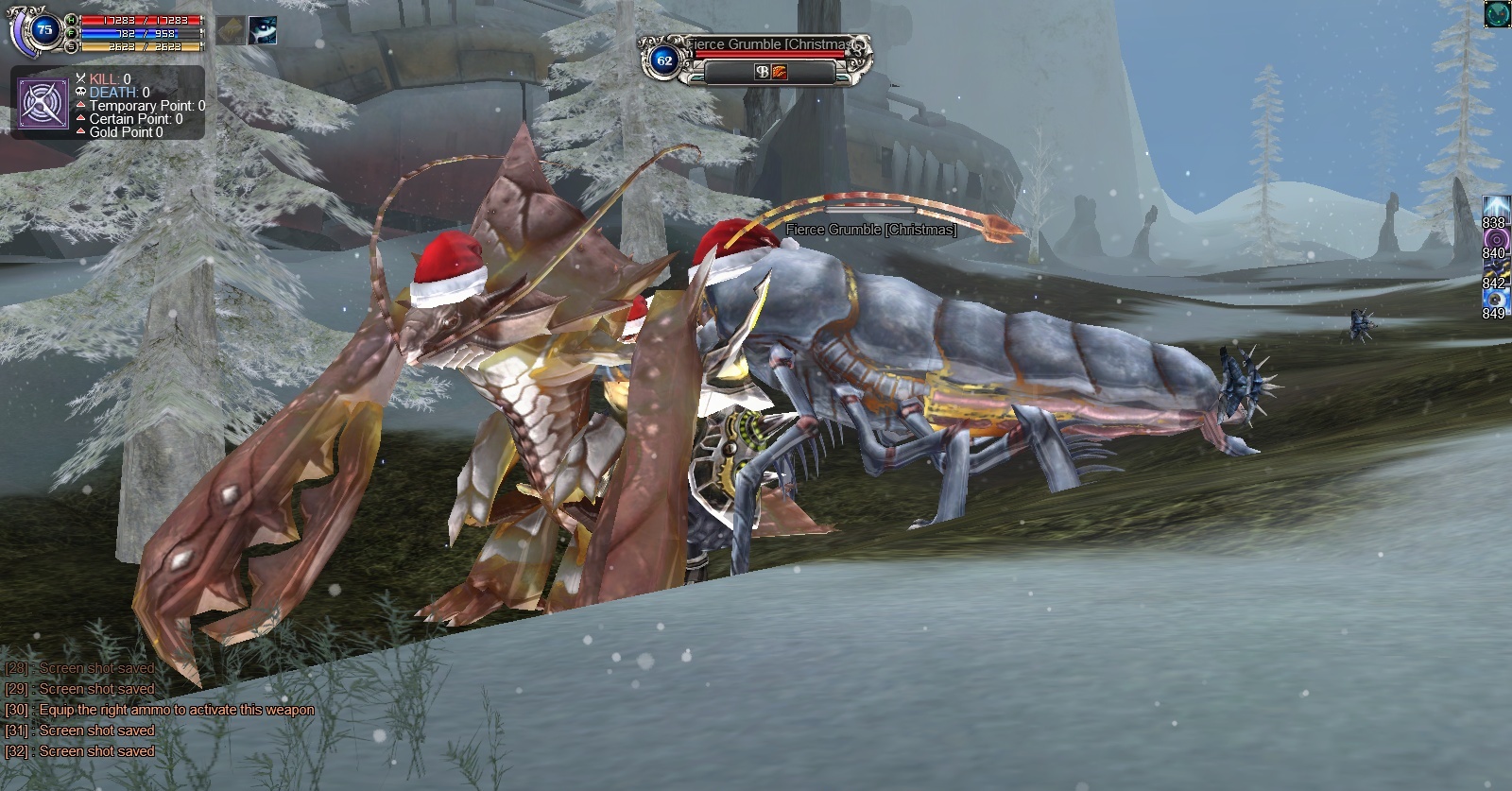
Task: Select the glowing eye buff icon
Action: point(262,30)
